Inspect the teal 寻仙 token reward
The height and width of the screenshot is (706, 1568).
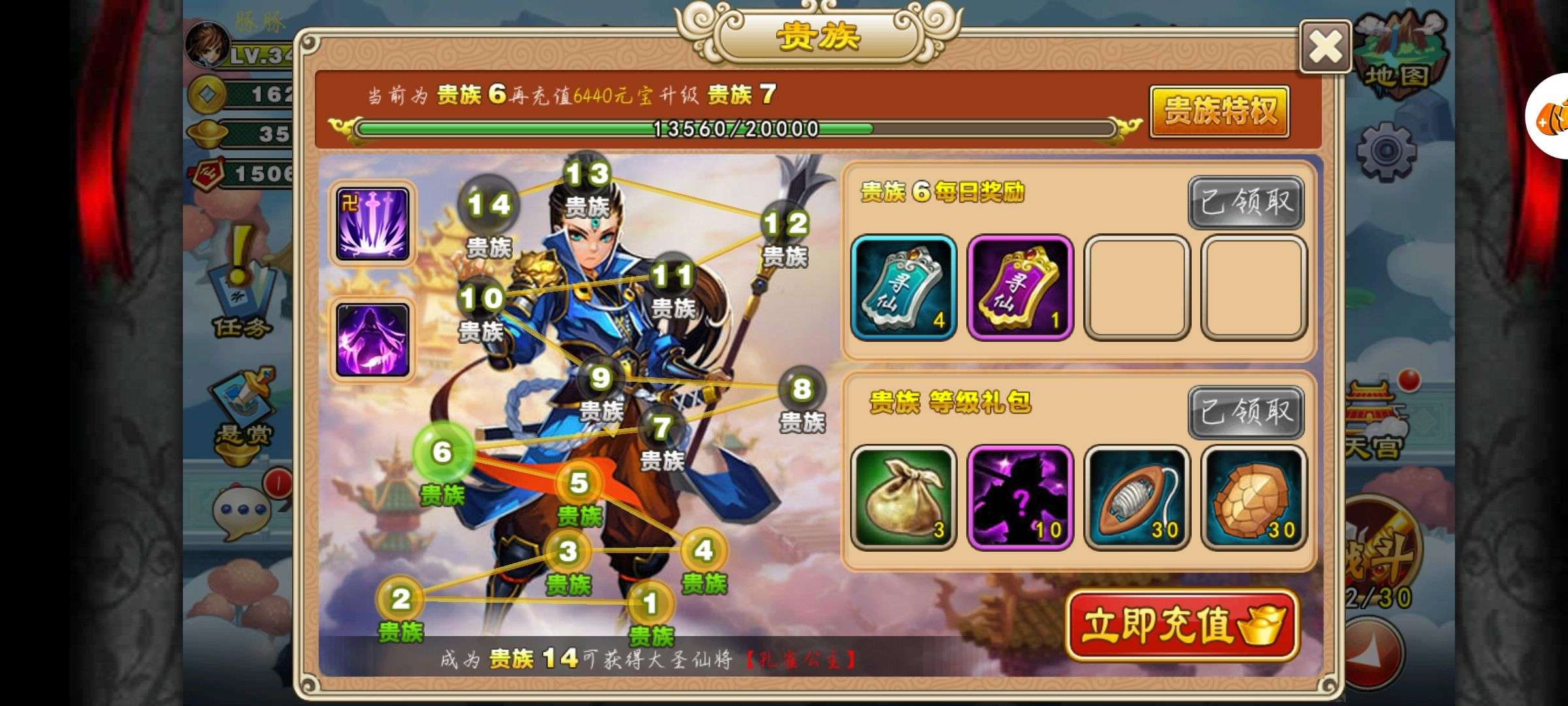[904, 288]
